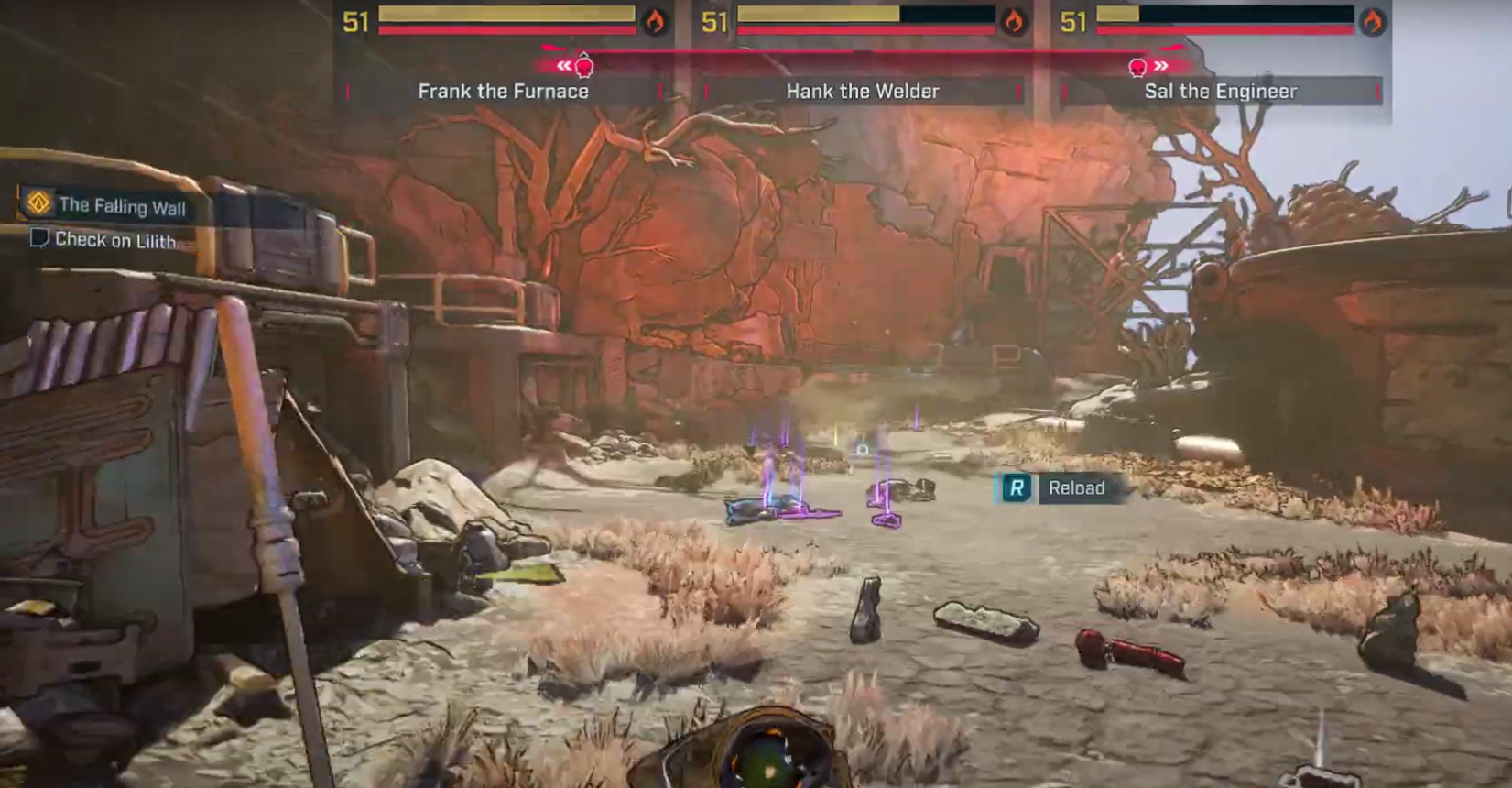Select the Frank the Furnace nameplate
The image size is (1512, 788).
(503, 92)
